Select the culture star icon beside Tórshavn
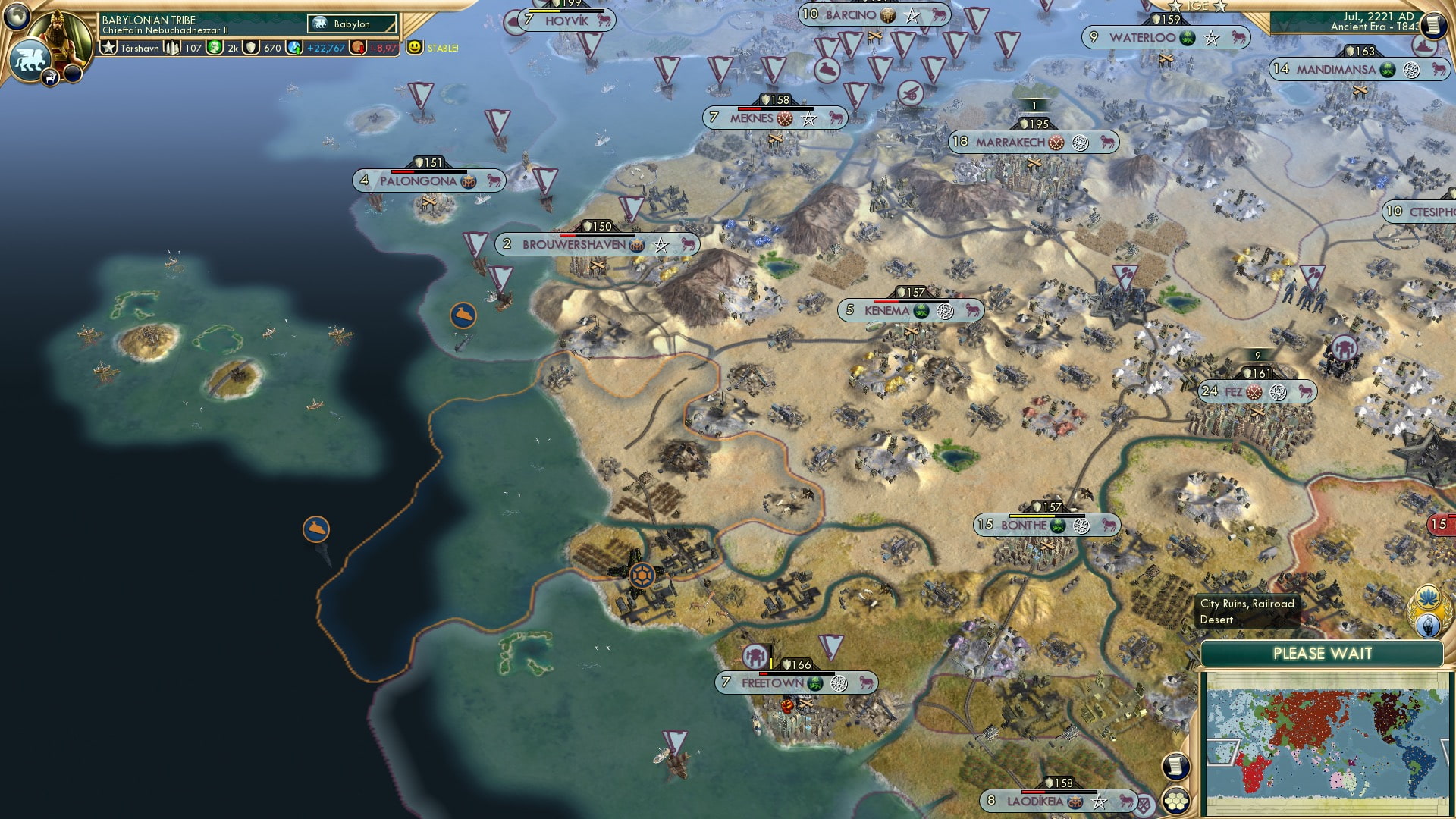The image size is (1456, 819). pyautogui.click(x=108, y=47)
